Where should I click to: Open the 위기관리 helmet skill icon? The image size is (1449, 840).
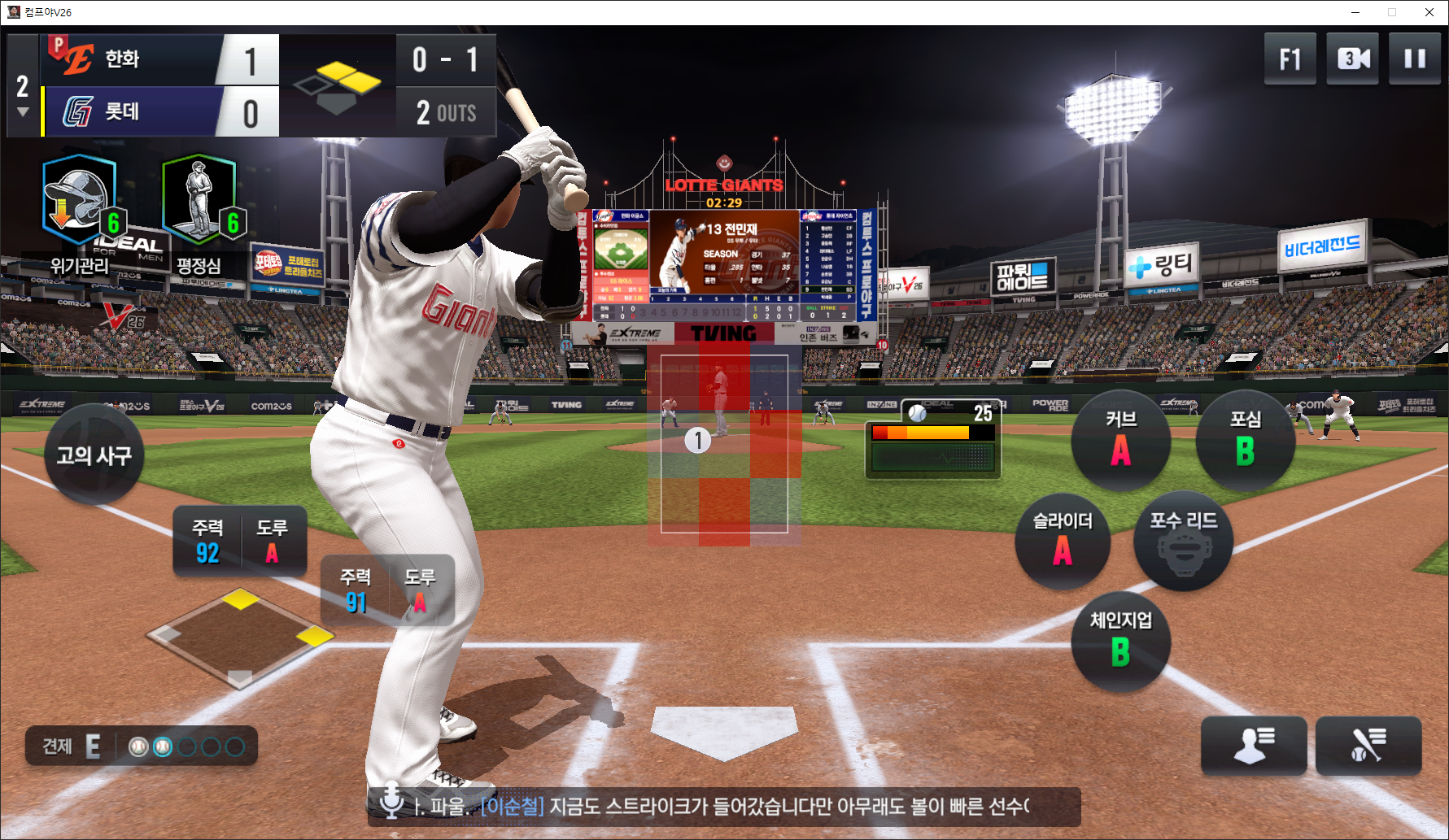pos(80,201)
